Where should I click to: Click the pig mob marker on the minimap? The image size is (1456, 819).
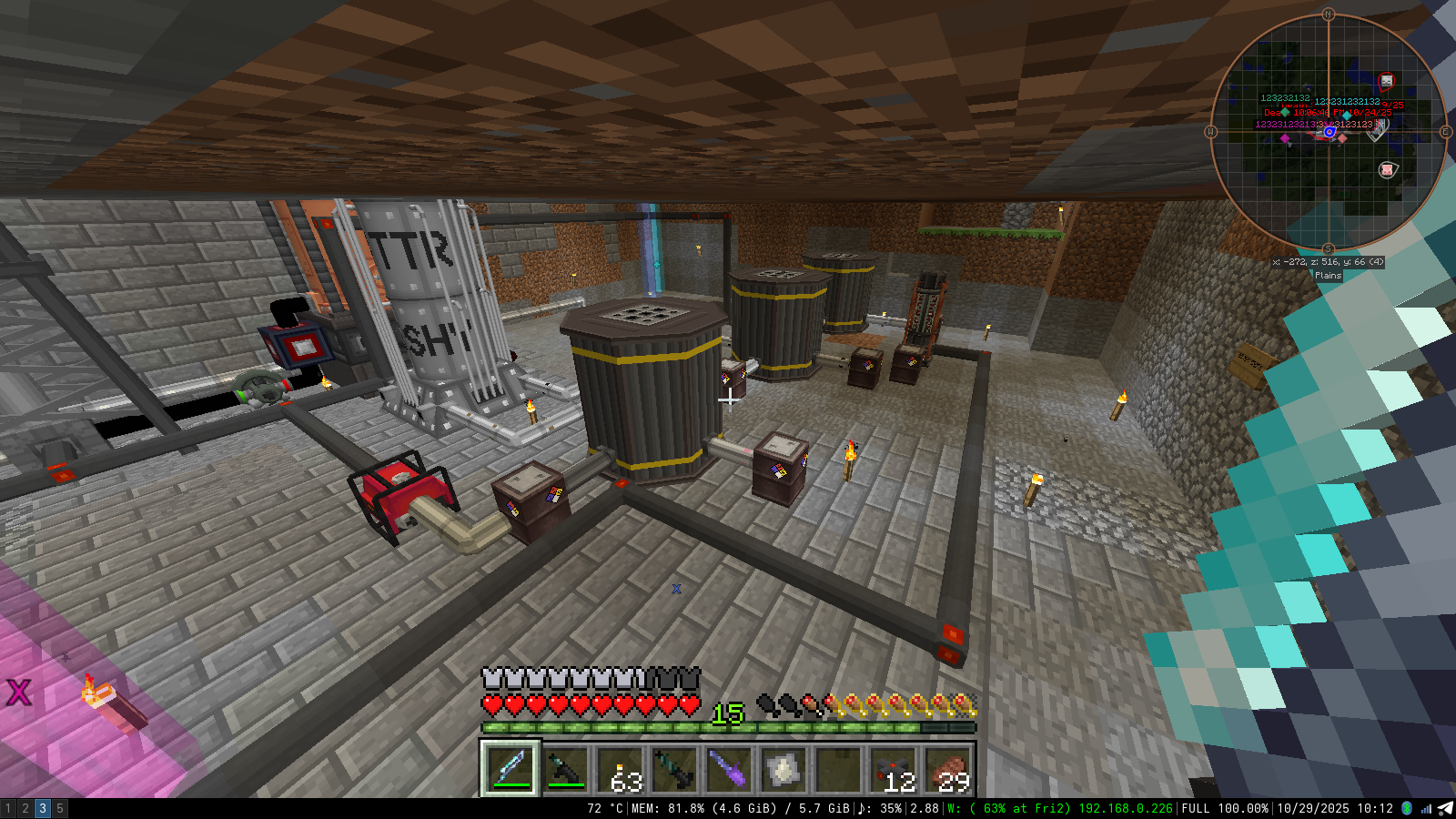[1387, 169]
